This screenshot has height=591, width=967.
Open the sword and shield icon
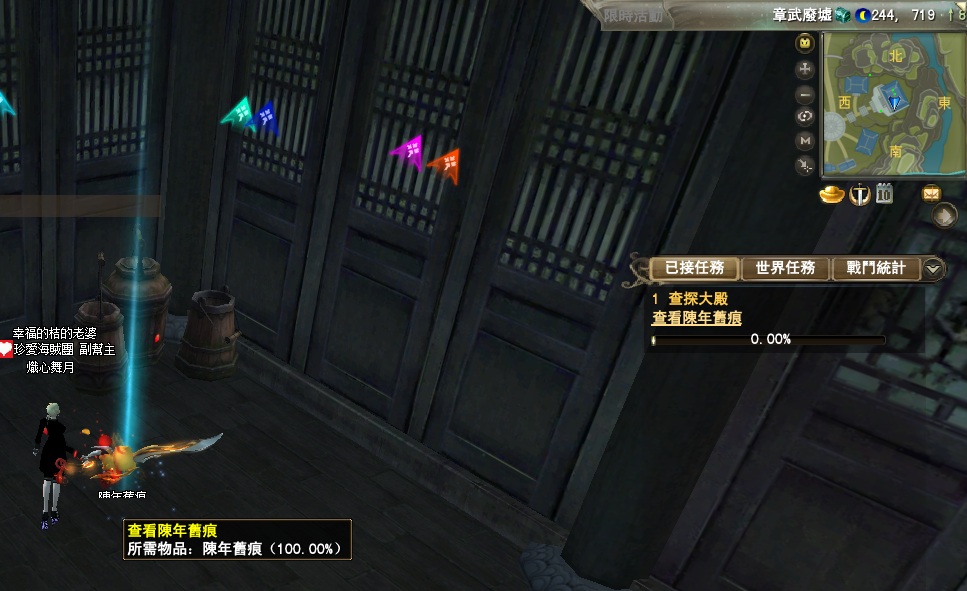click(x=858, y=194)
